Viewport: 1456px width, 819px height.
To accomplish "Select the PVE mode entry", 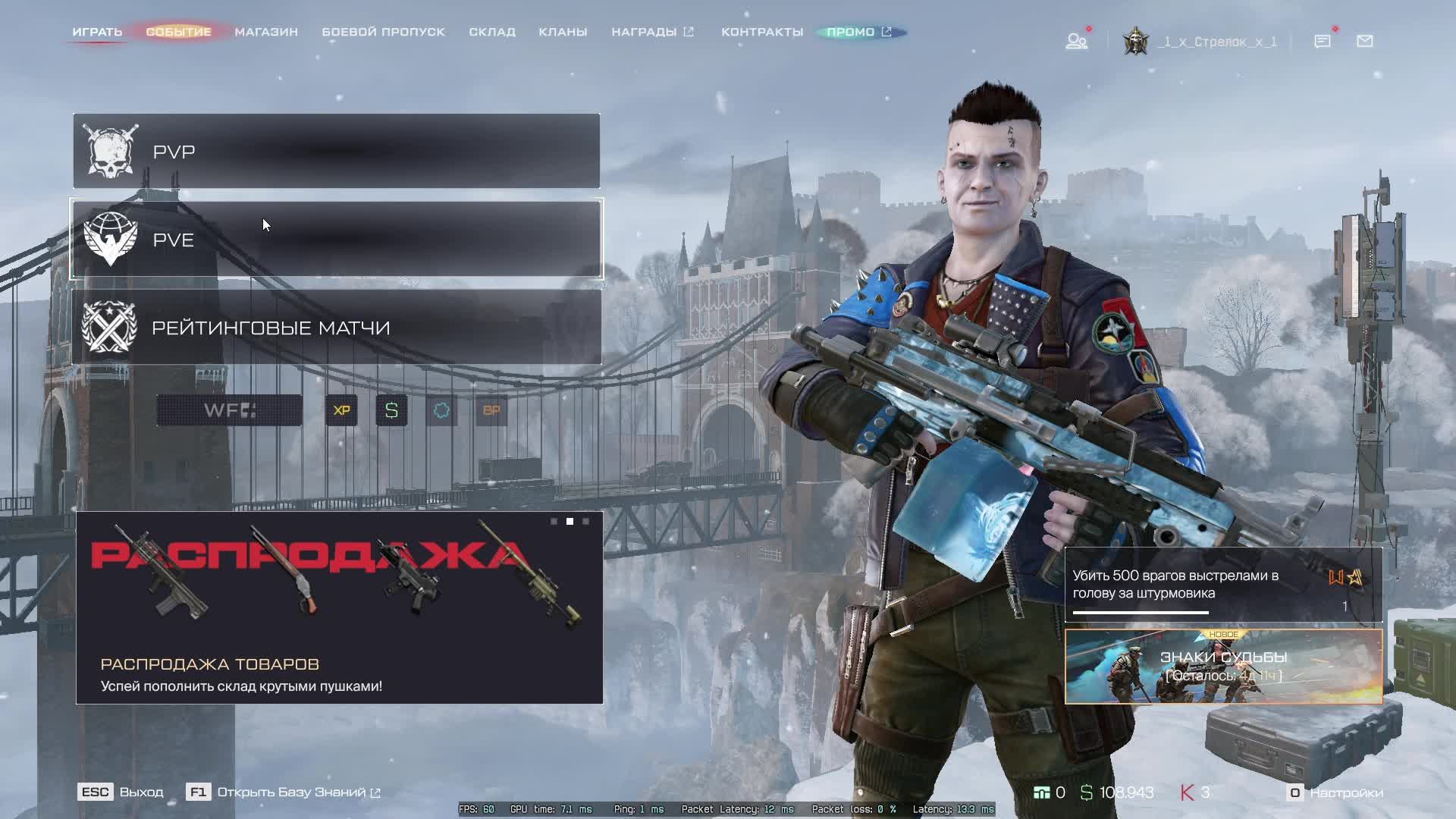I will click(x=336, y=240).
